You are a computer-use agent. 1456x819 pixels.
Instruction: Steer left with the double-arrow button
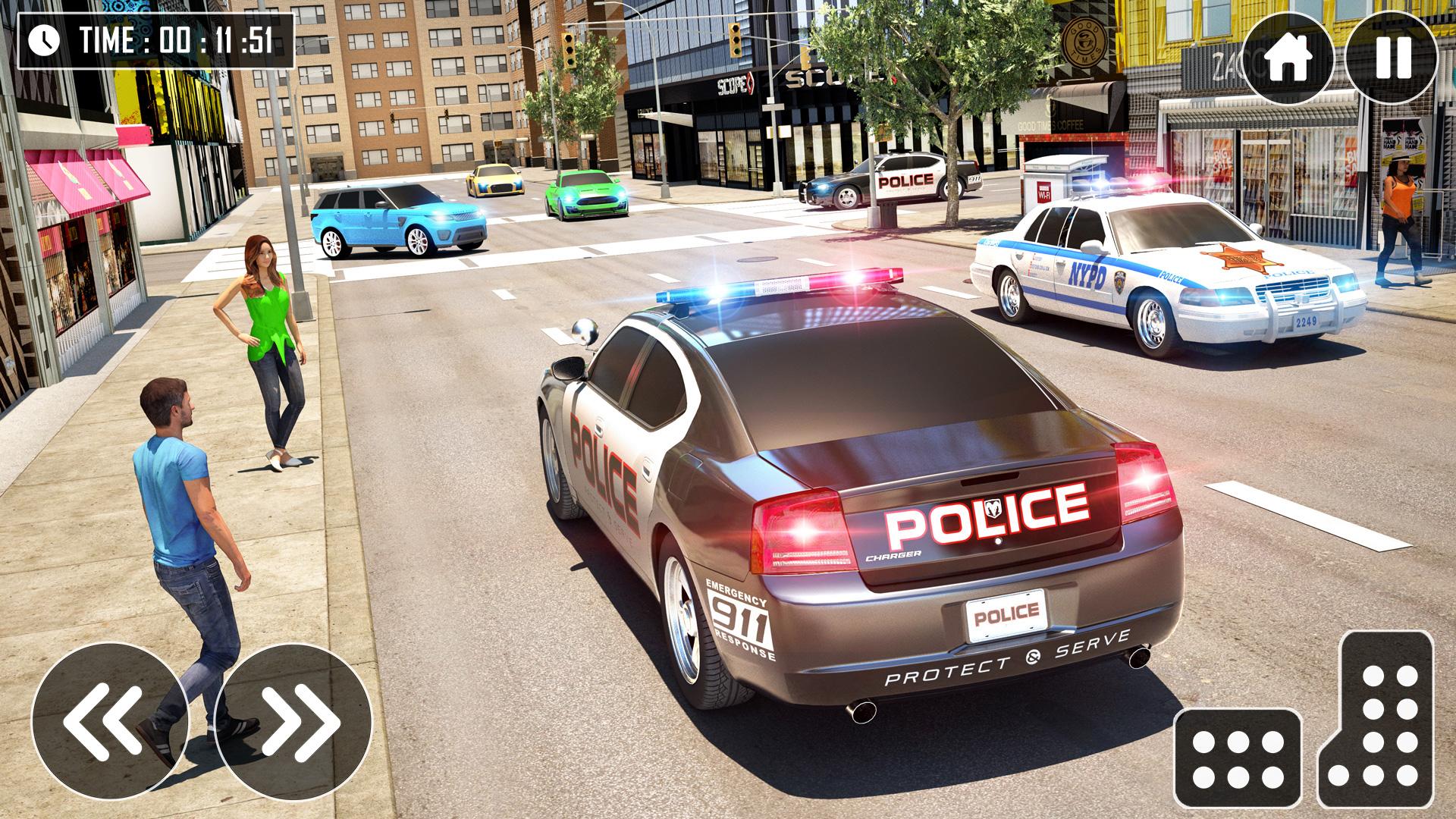coord(110,721)
